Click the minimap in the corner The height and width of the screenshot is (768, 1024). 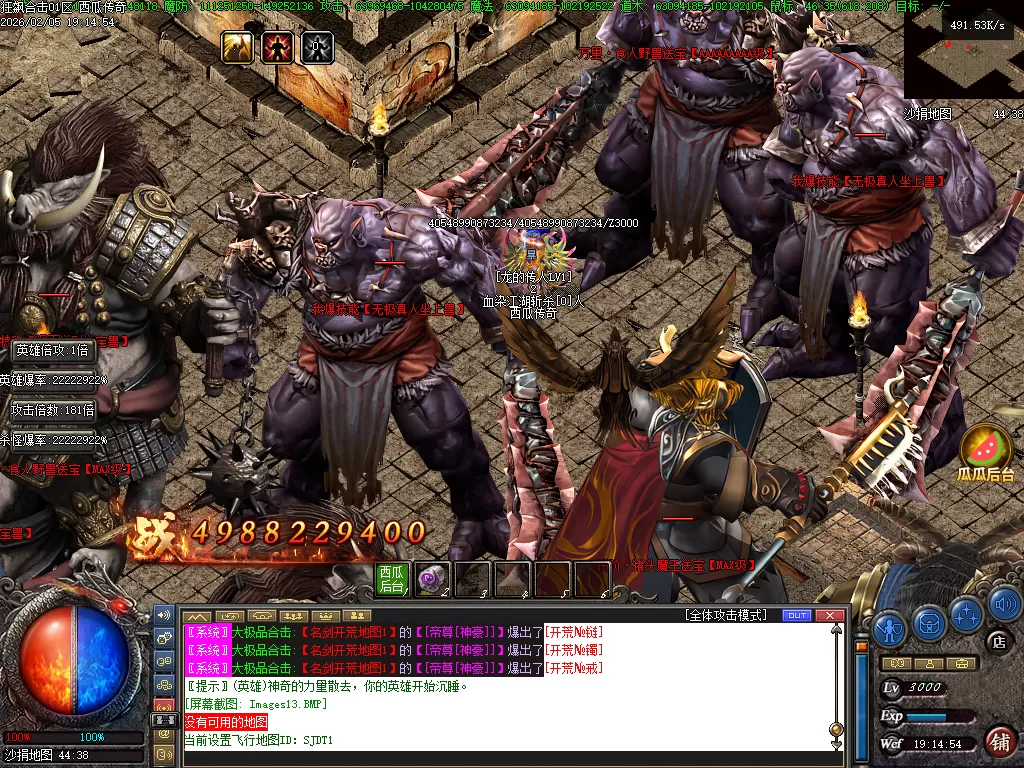pos(955,50)
